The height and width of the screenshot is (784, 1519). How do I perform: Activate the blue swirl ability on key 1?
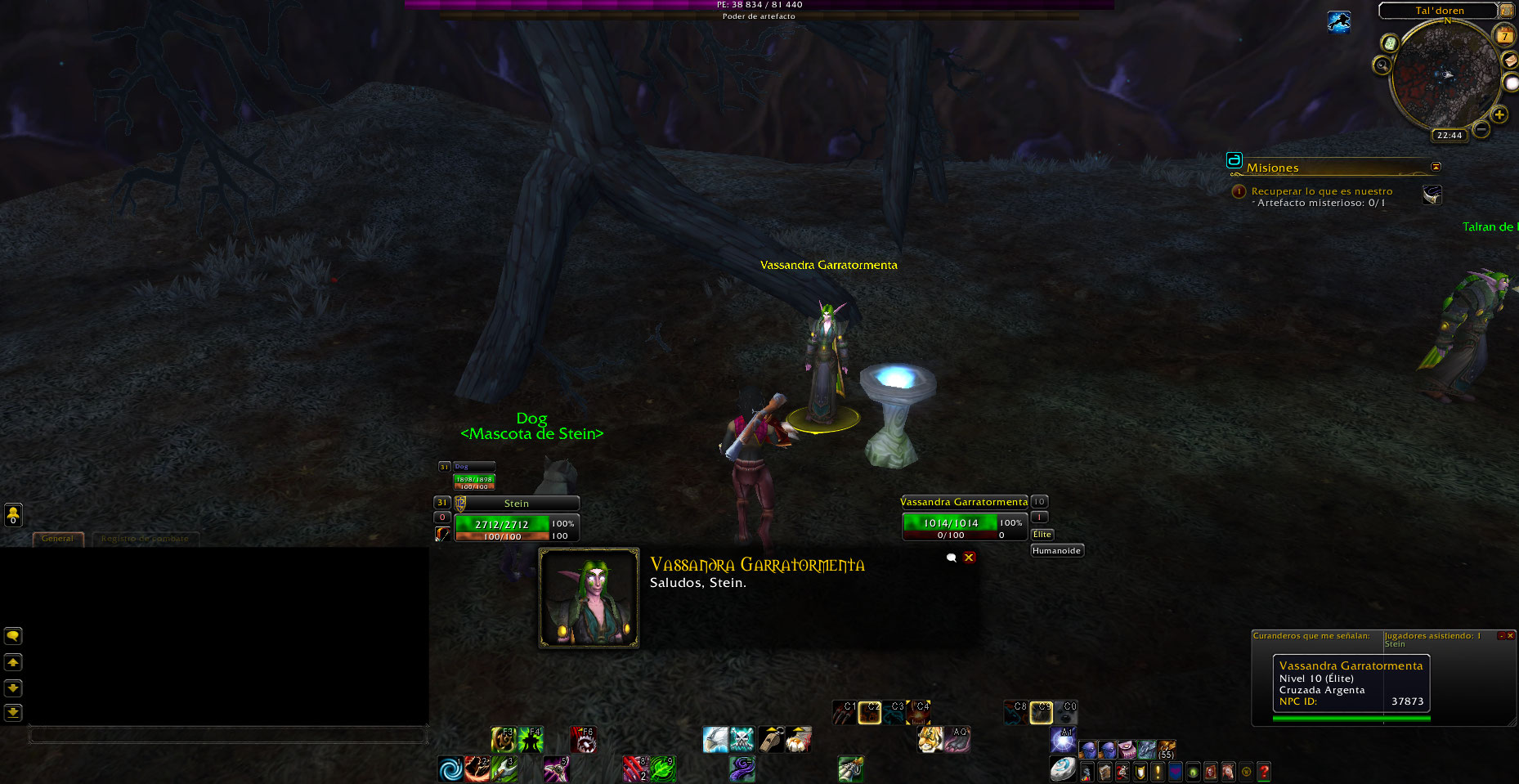(x=450, y=768)
